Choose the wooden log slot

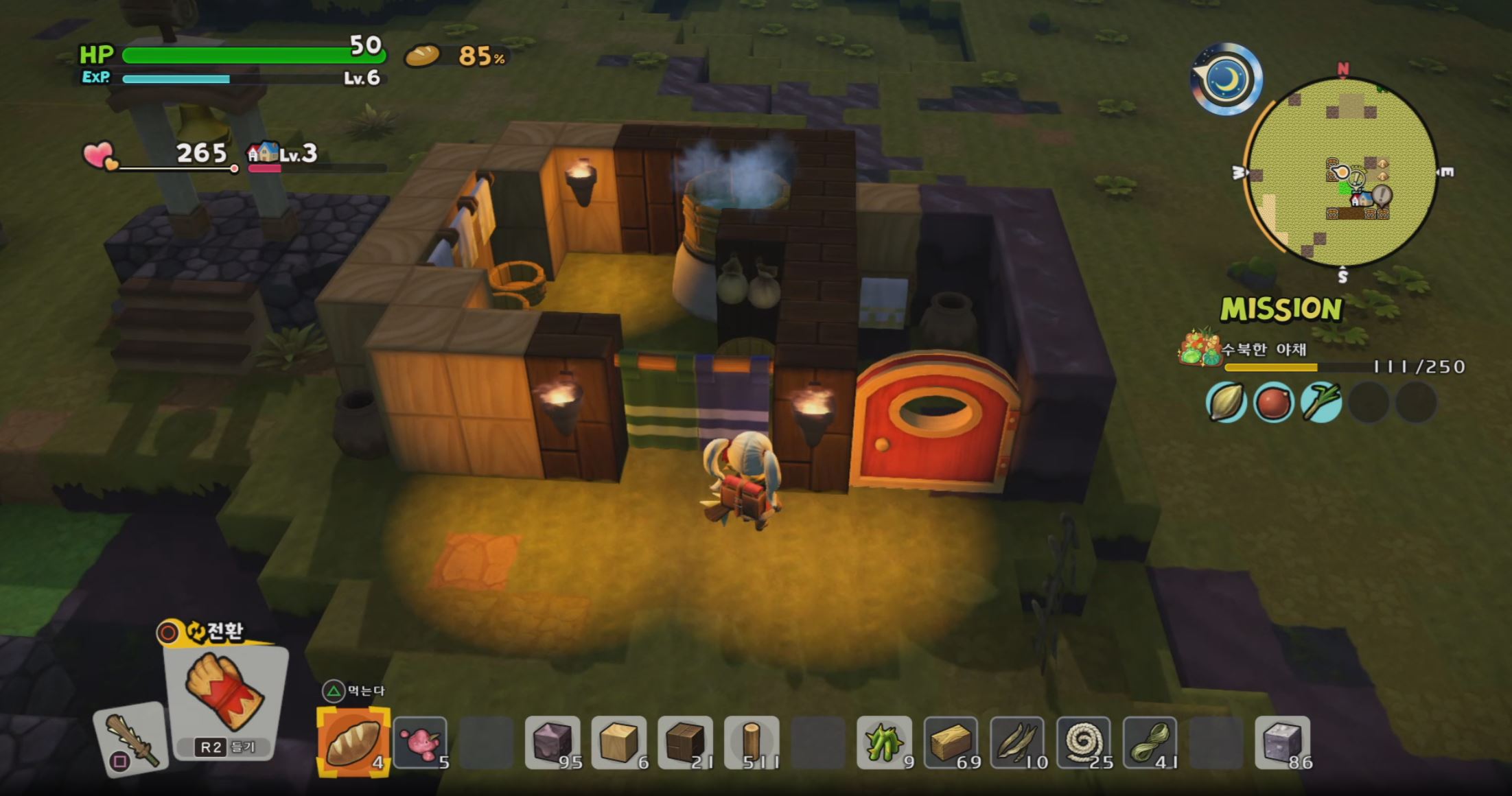(x=752, y=743)
